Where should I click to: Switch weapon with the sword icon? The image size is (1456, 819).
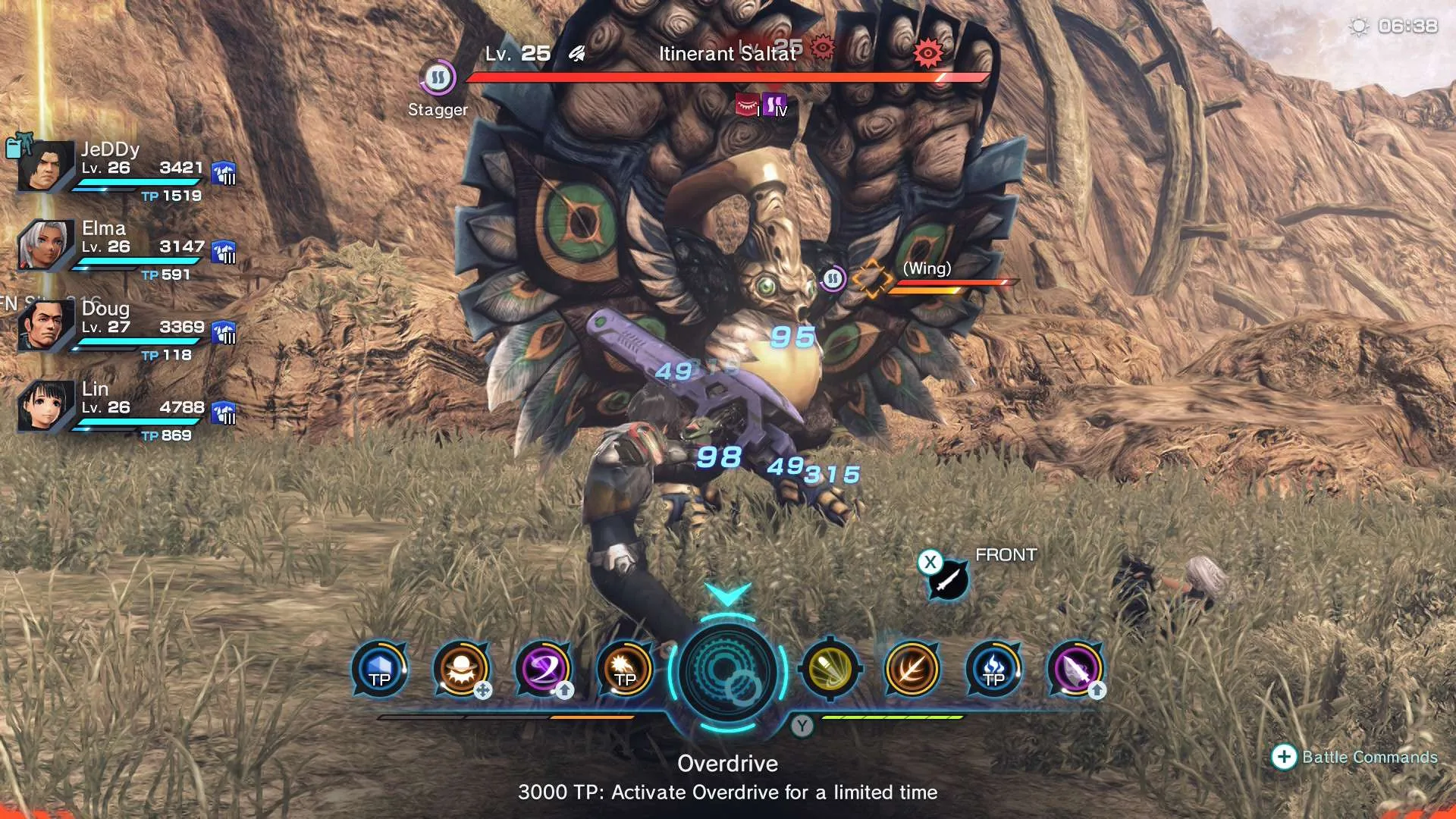(948, 581)
